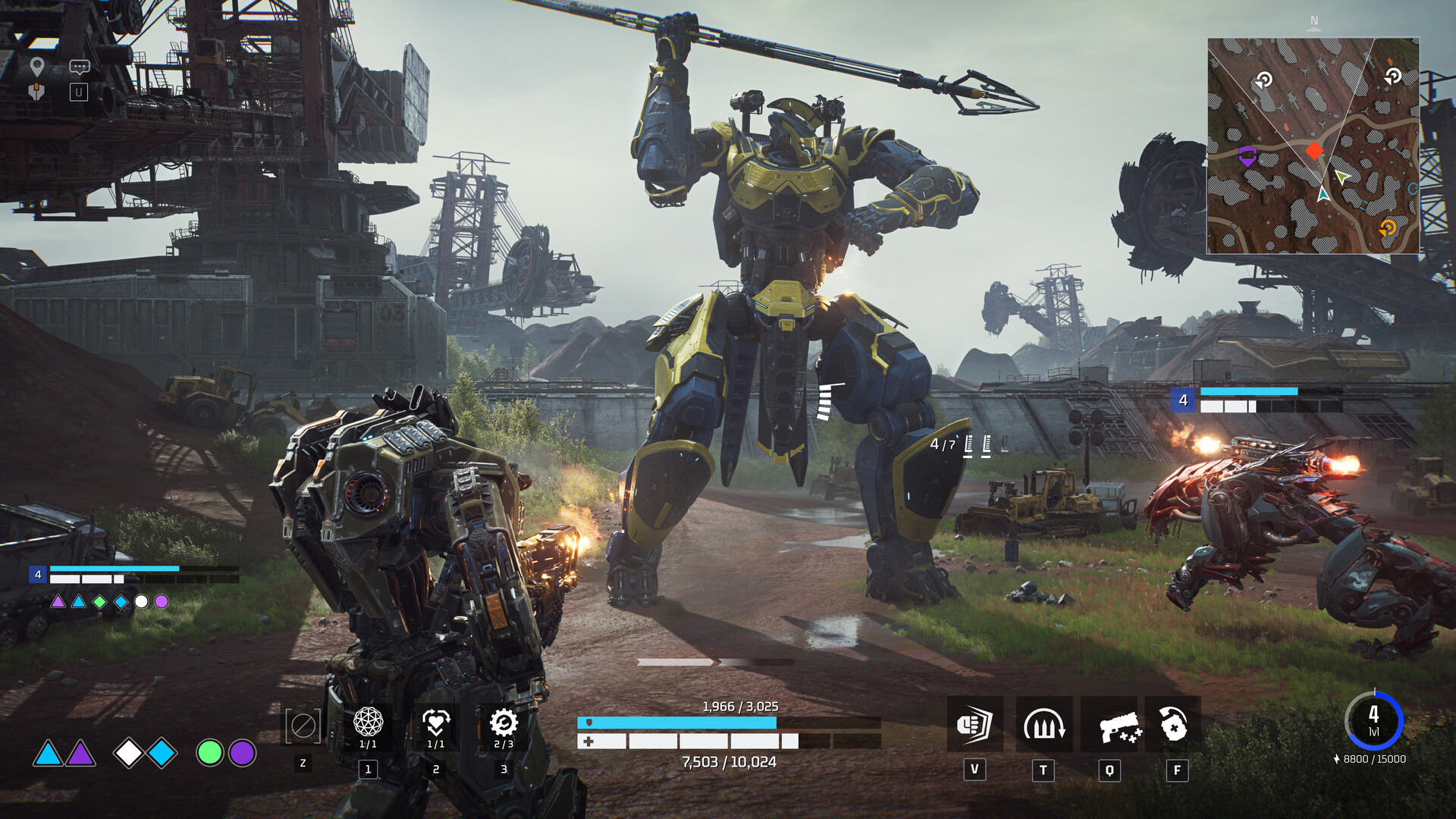The width and height of the screenshot is (1456, 819).
Task: Select the red diamond objective on the minimap
Action: point(1313,150)
